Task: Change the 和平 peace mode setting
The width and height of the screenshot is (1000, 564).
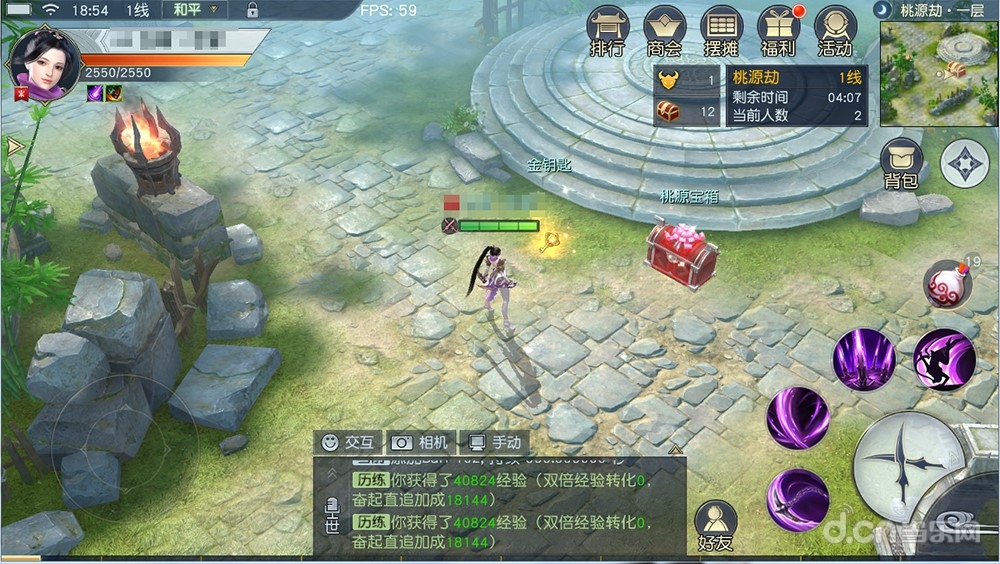Action: (186, 10)
